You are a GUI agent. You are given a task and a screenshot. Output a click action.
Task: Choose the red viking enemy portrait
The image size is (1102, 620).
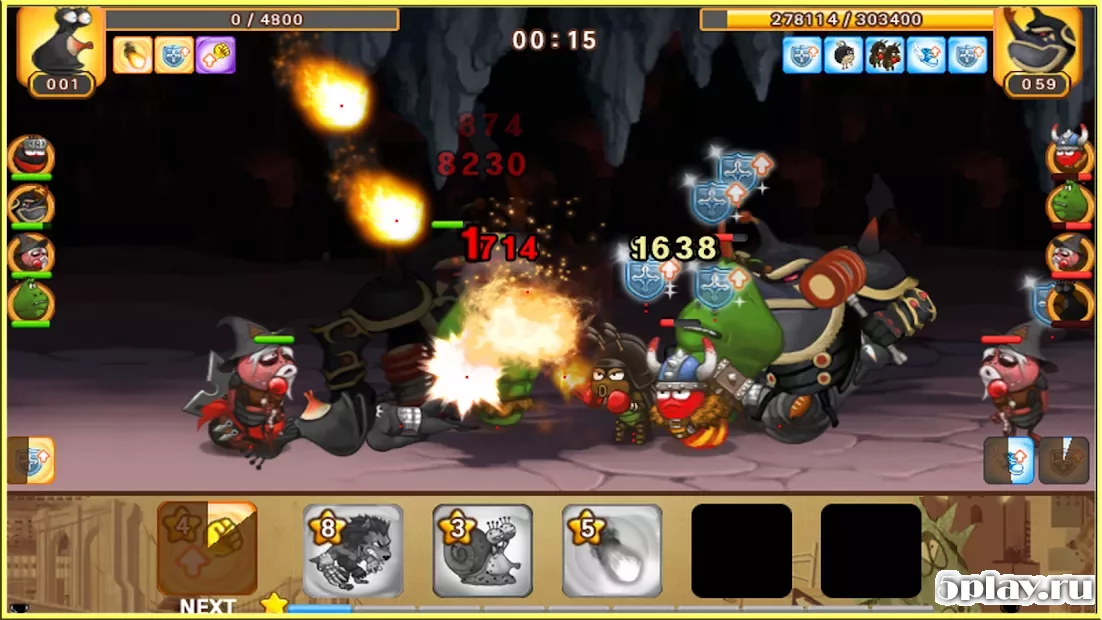1069,154
